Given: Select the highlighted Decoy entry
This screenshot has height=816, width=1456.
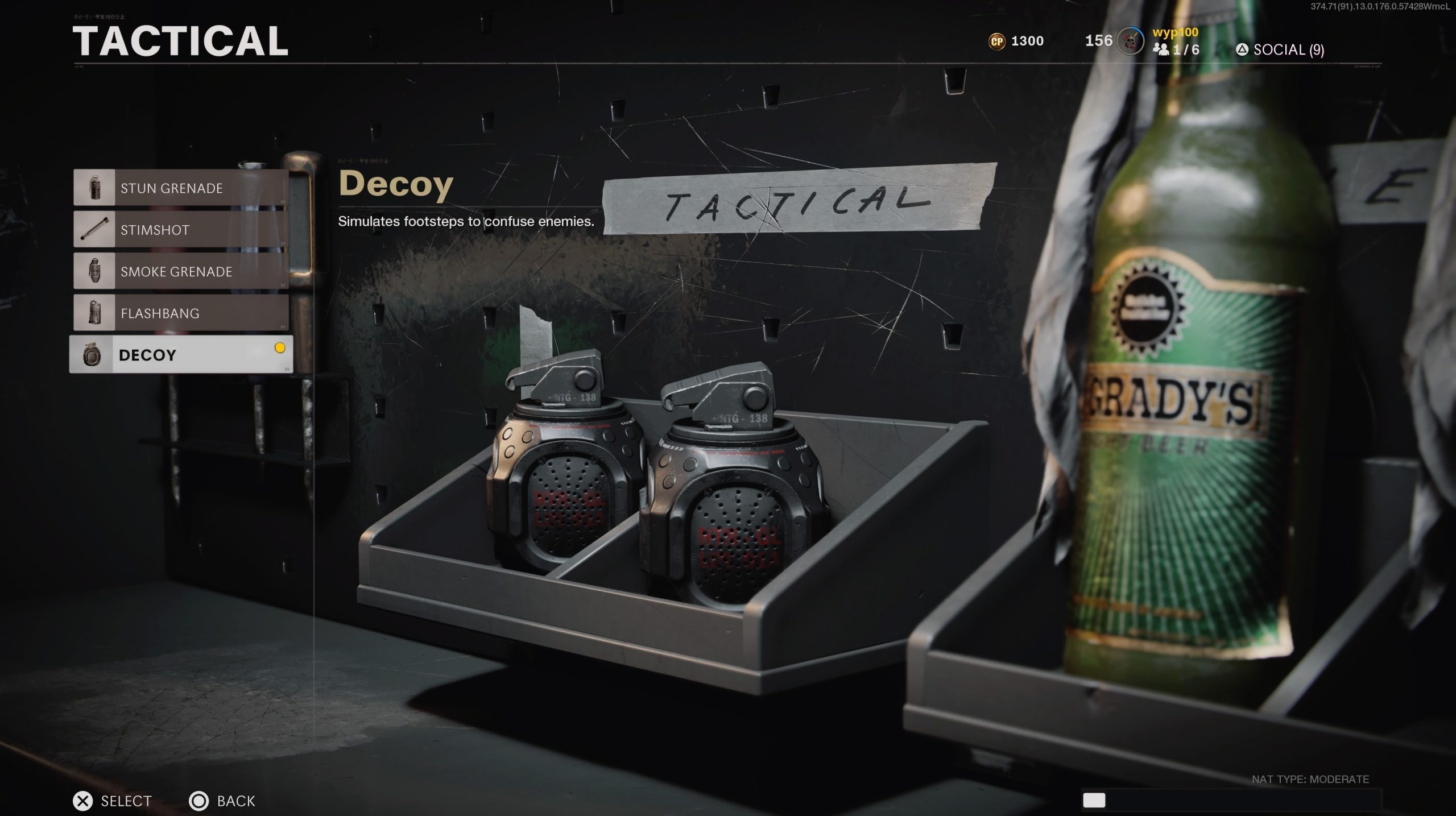Looking at the screenshot, I should pyautogui.click(x=181, y=354).
